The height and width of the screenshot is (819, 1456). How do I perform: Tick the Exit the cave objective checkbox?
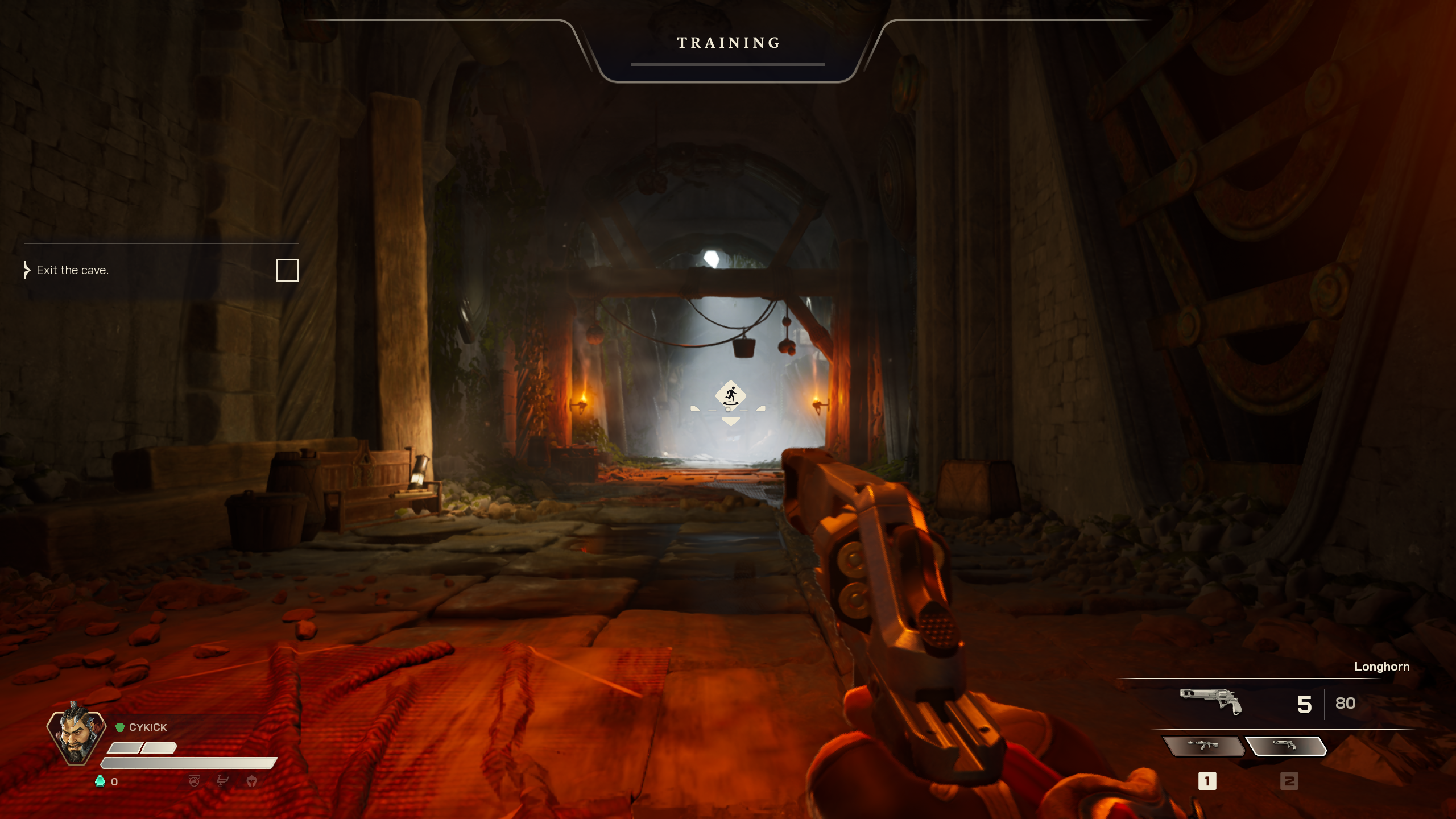click(x=287, y=270)
